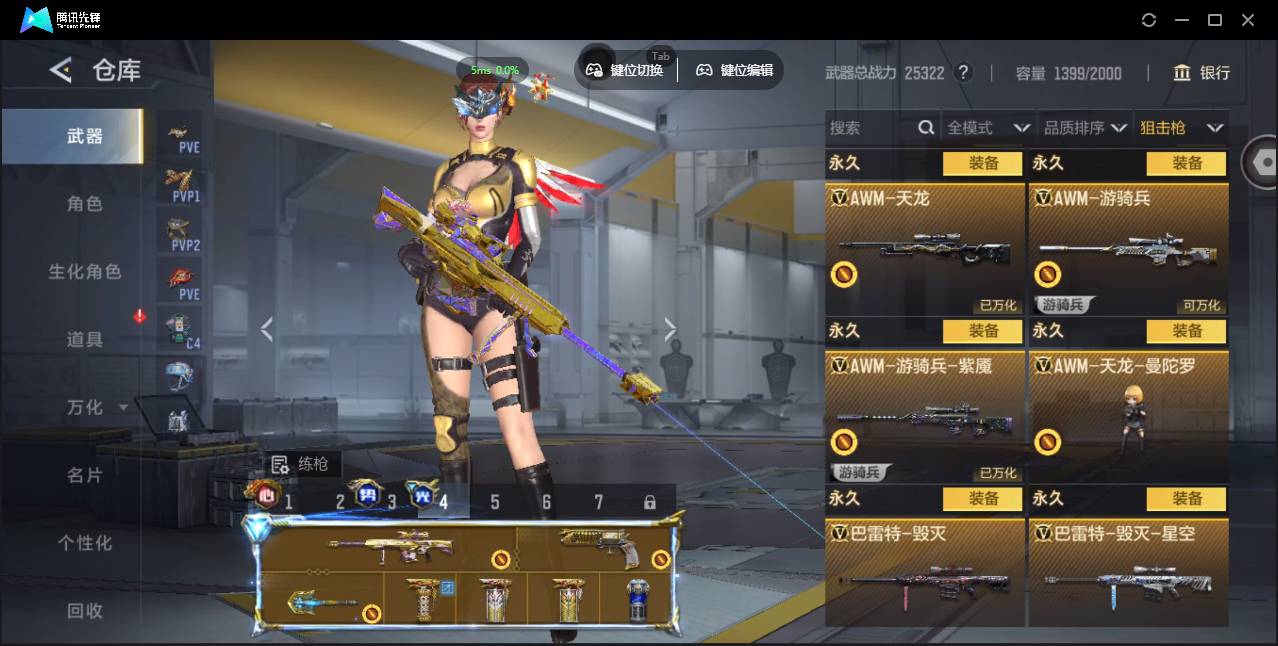Open the 全模式 mode filter dropdown

(x=988, y=128)
